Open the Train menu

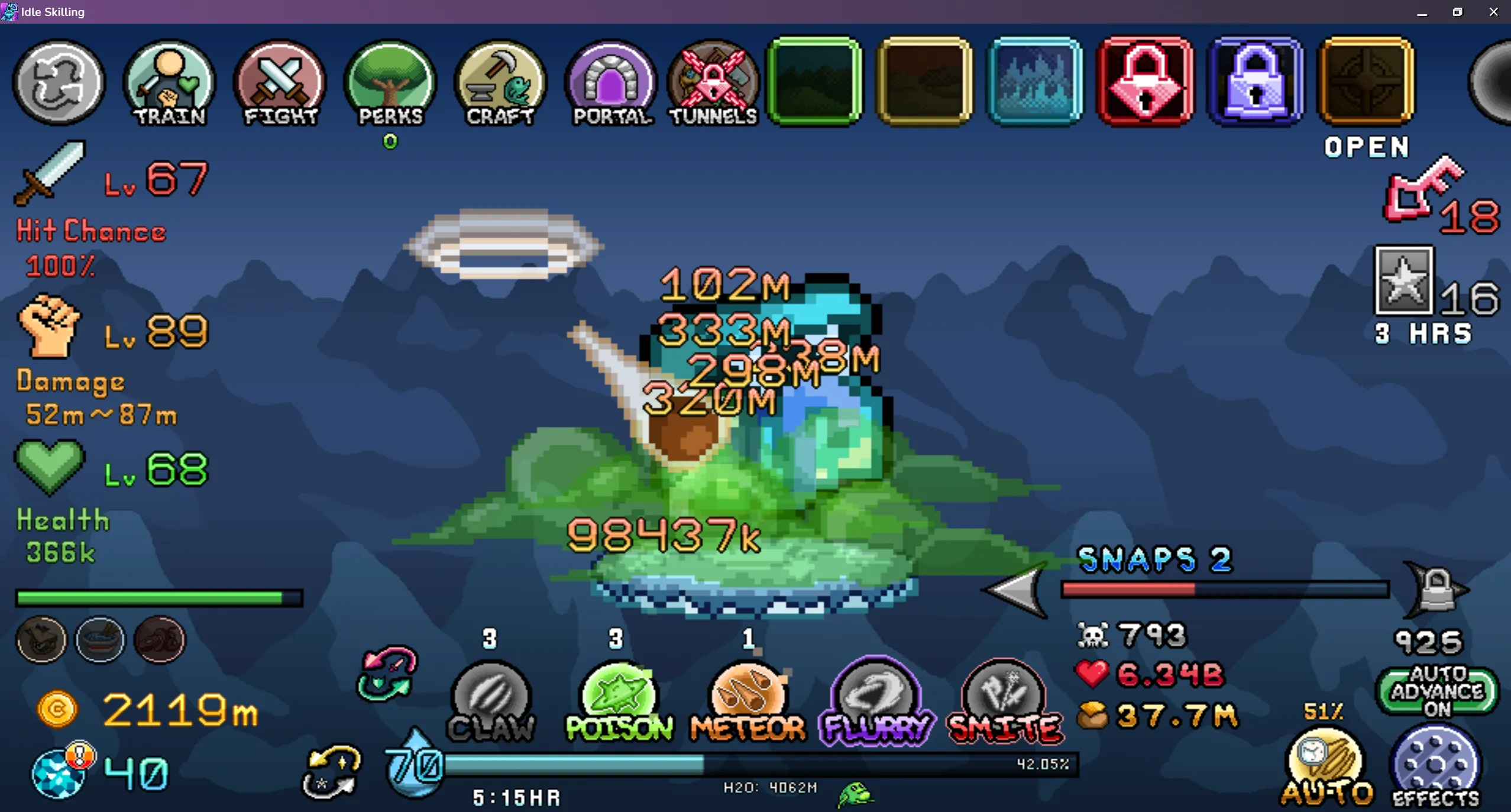click(170, 83)
